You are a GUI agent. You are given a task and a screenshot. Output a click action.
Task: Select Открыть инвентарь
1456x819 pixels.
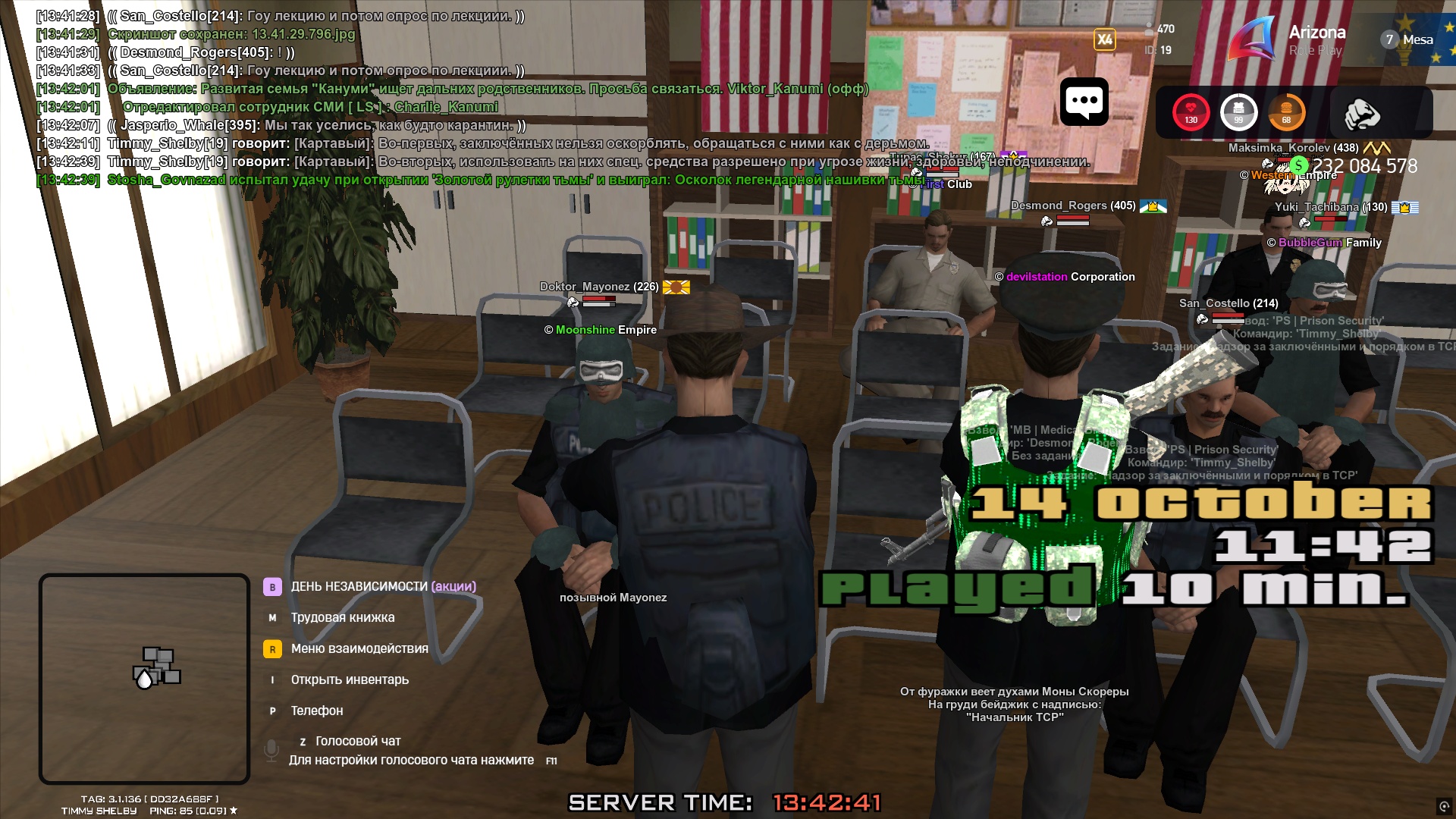(x=349, y=679)
